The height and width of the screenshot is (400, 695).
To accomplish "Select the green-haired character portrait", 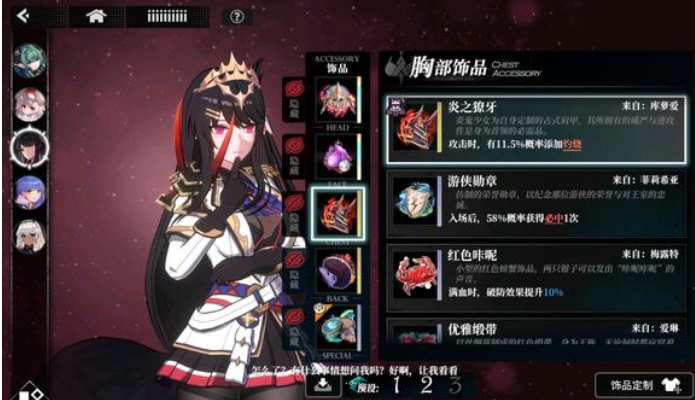I will (29, 60).
